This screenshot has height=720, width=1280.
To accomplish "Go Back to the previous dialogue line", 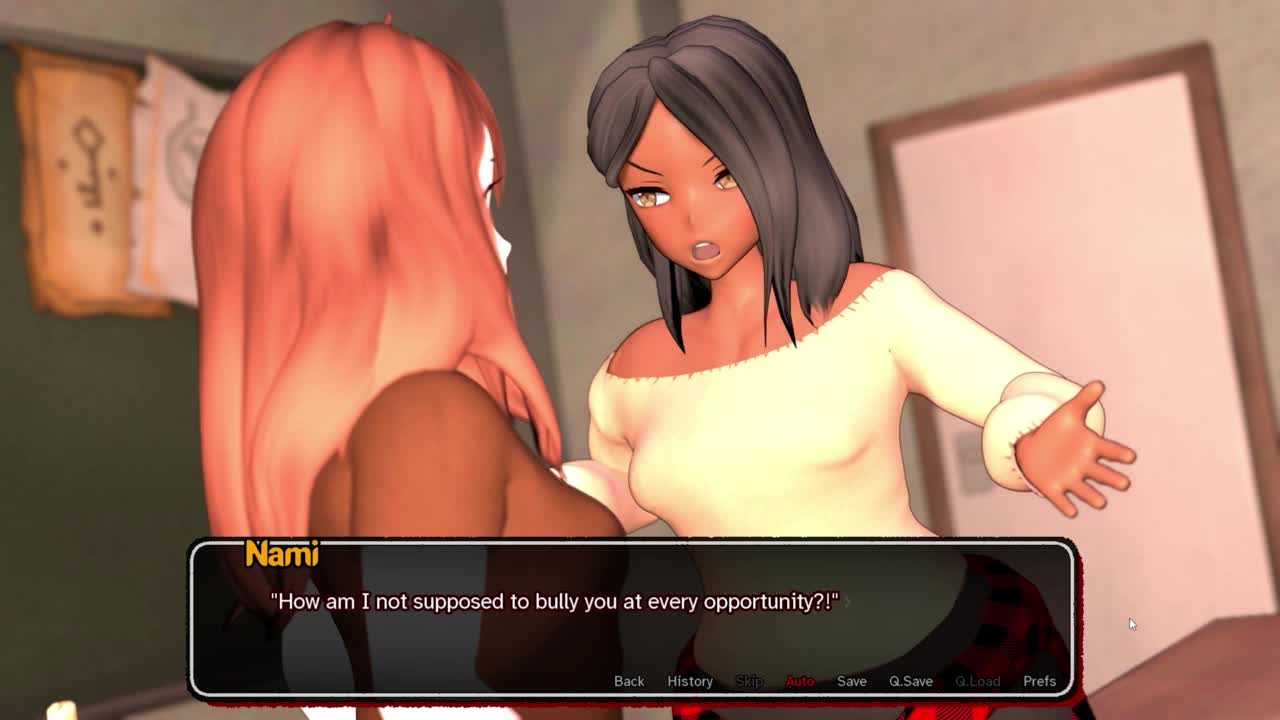I will (629, 681).
